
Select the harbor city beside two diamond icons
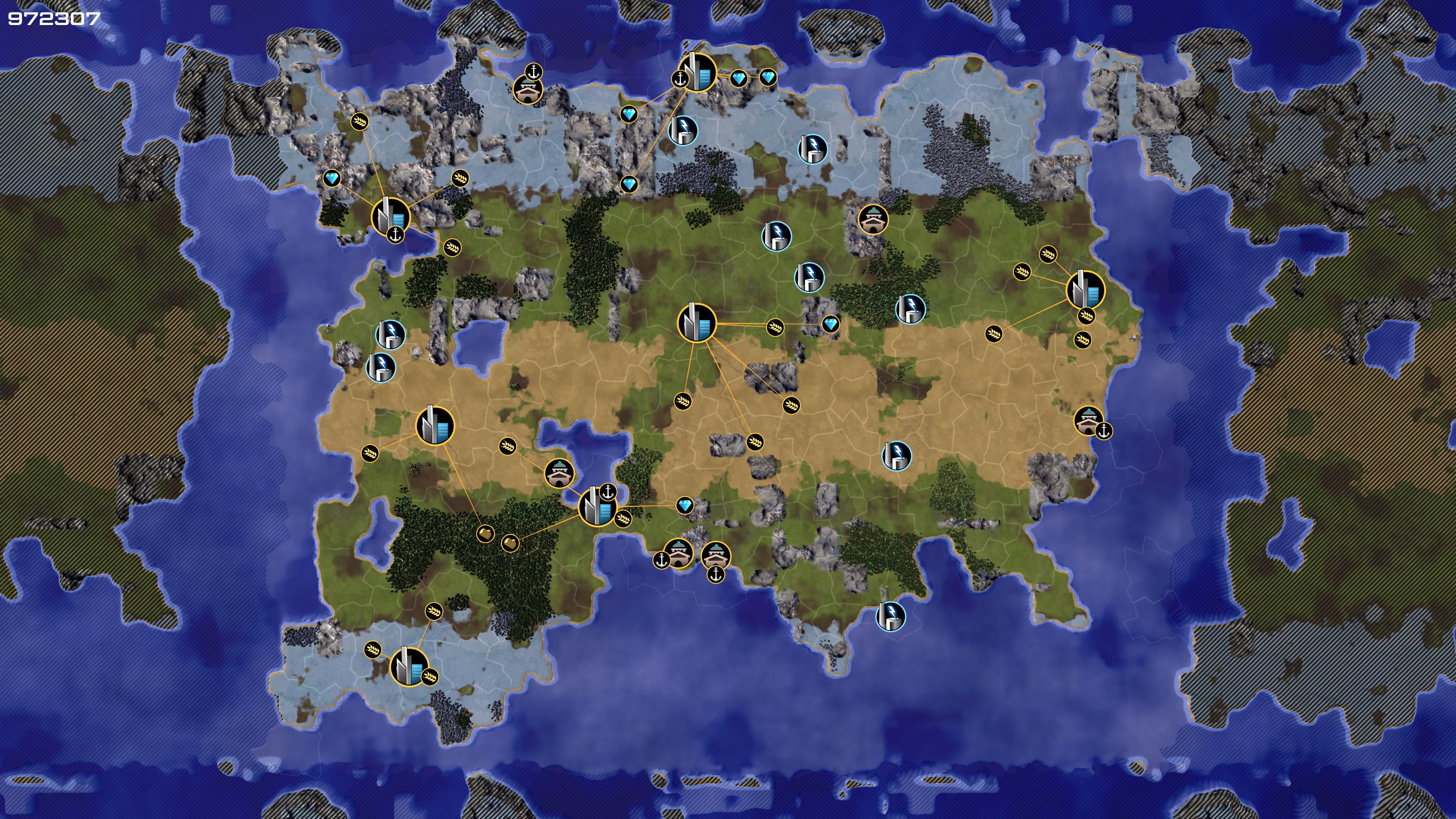(x=697, y=72)
